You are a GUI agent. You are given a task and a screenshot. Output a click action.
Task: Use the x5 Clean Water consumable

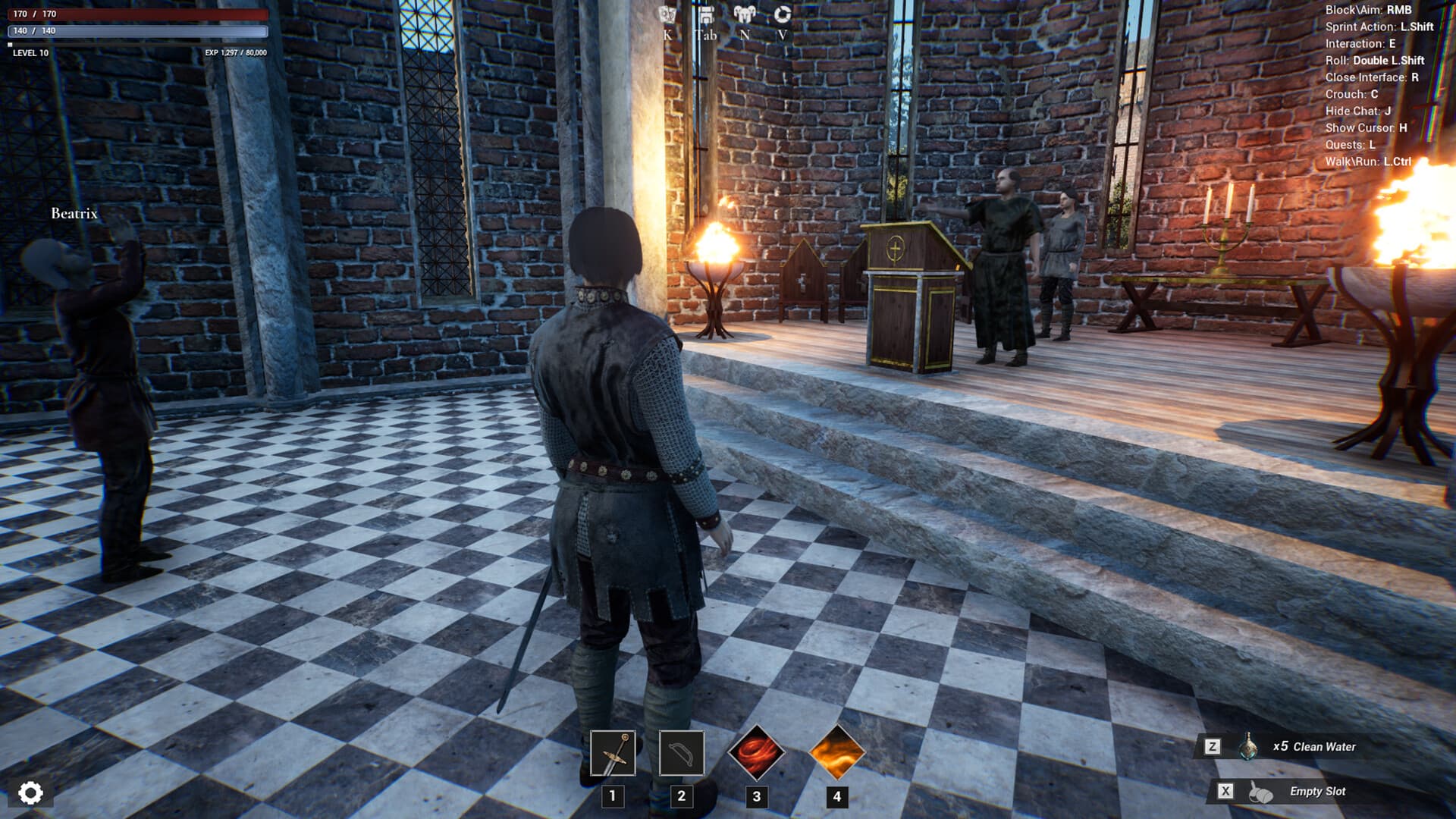click(1313, 747)
